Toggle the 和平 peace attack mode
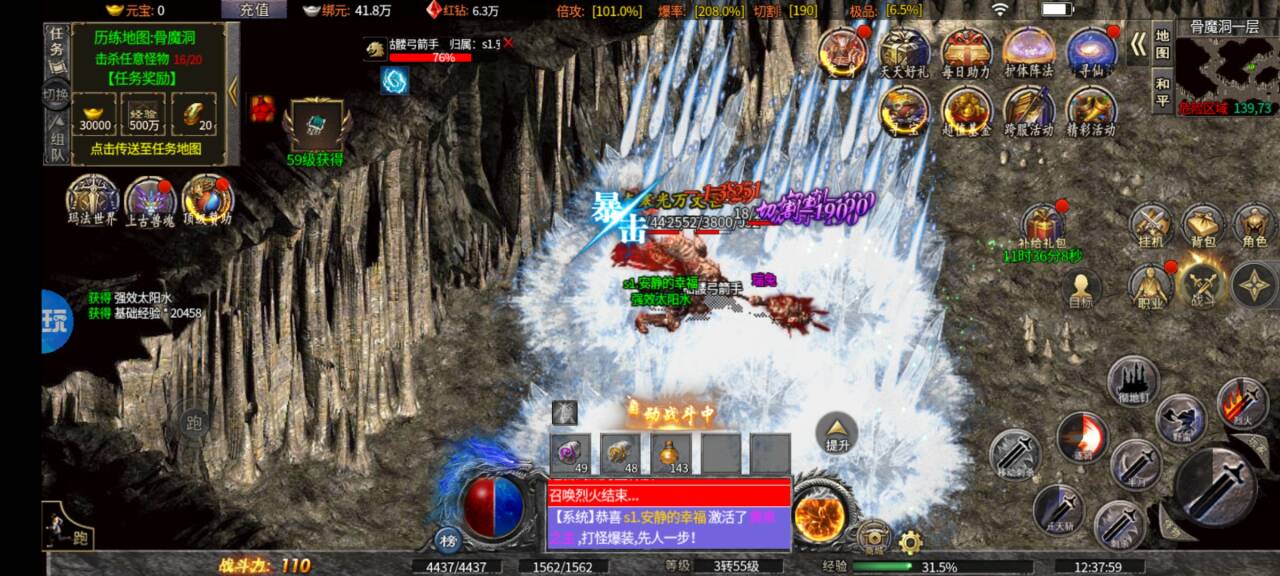The height and width of the screenshot is (576, 1280). (x=1162, y=91)
